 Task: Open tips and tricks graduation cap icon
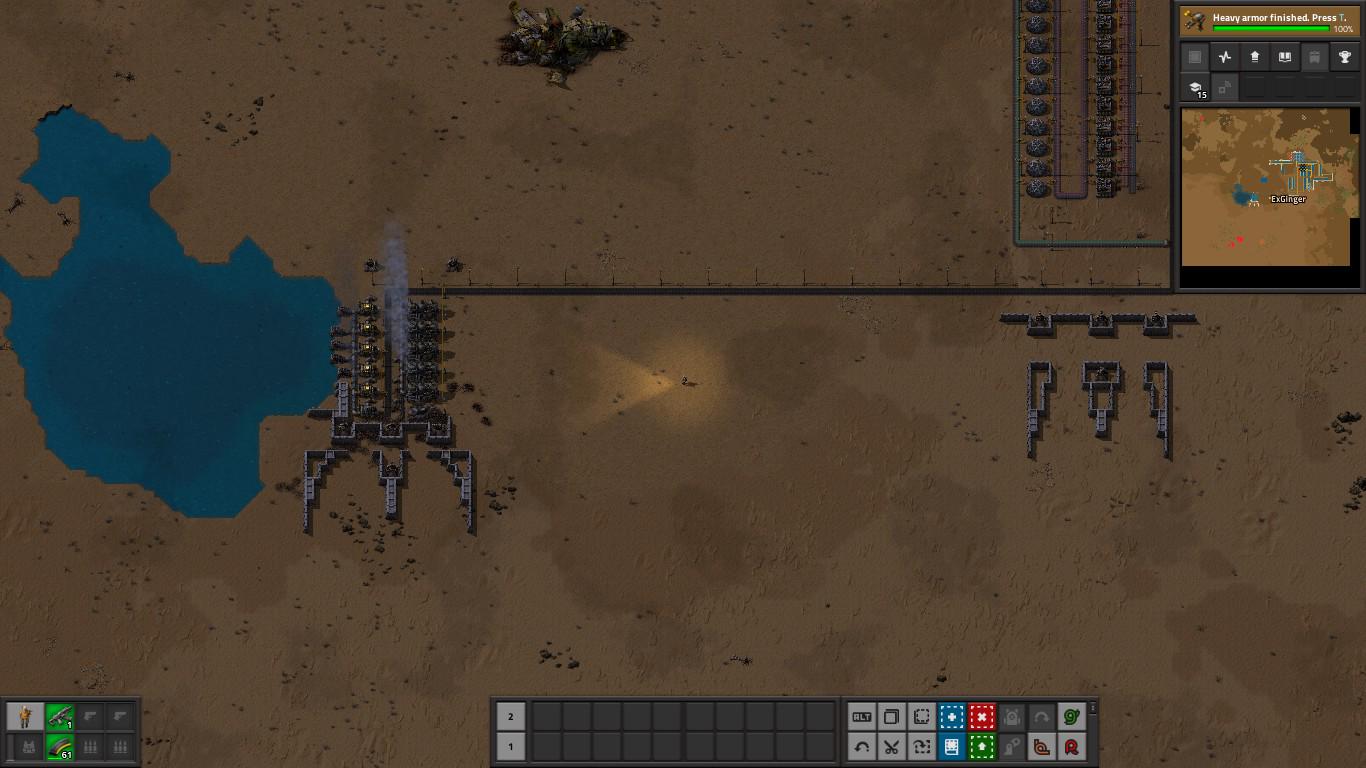[x=1195, y=88]
